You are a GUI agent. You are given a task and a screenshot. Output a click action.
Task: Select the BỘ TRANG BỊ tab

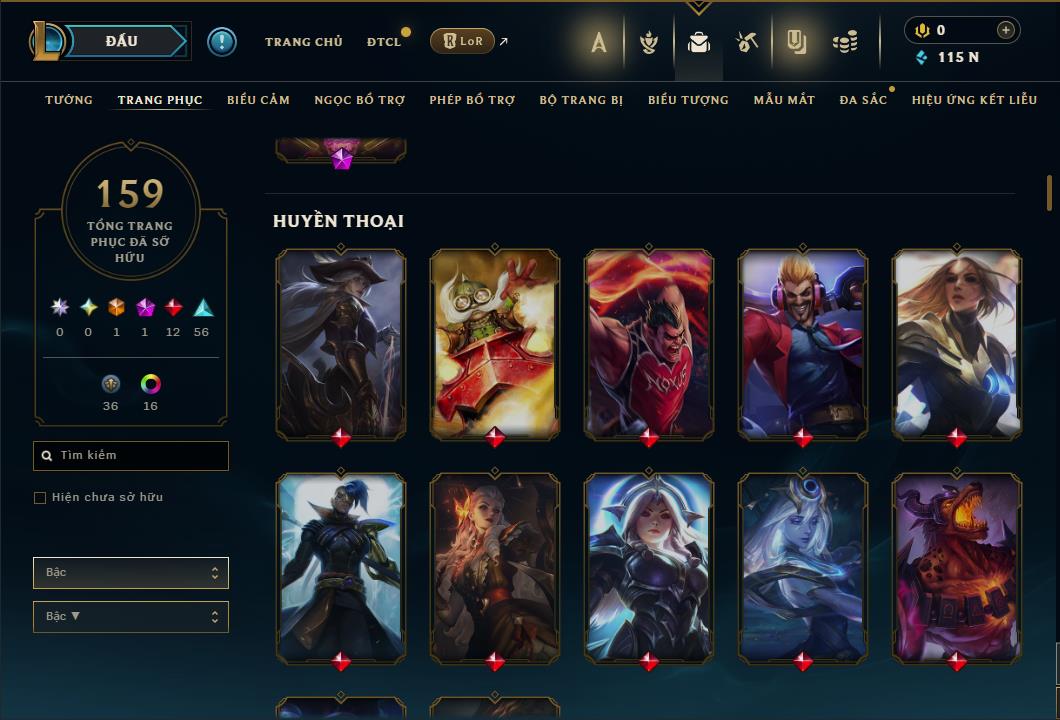click(581, 100)
